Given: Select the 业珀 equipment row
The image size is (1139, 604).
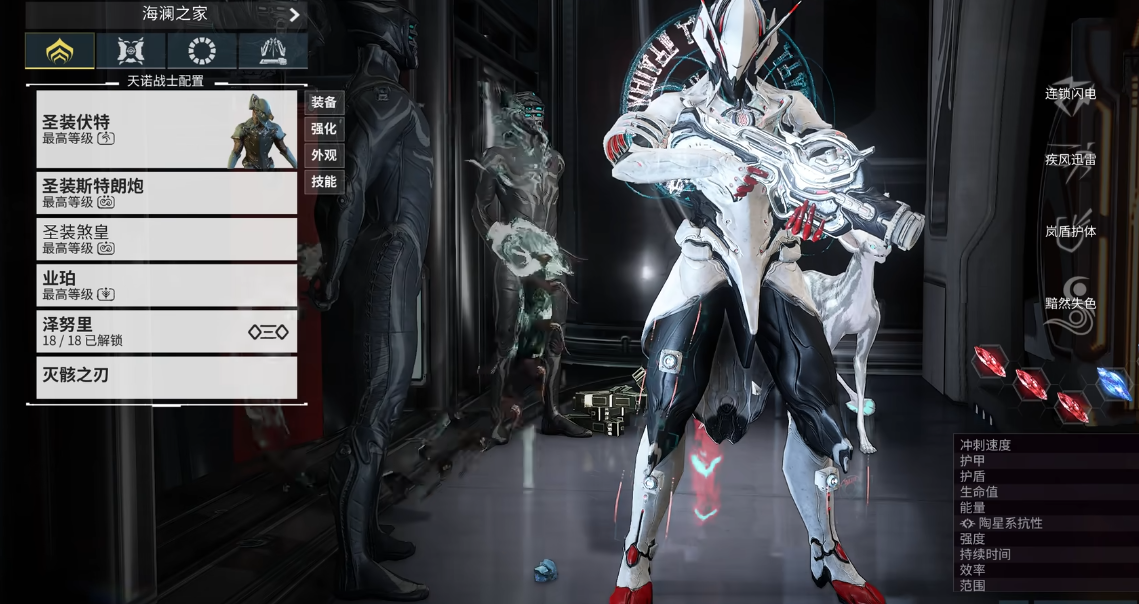Looking at the screenshot, I should pyautogui.click(x=166, y=285).
